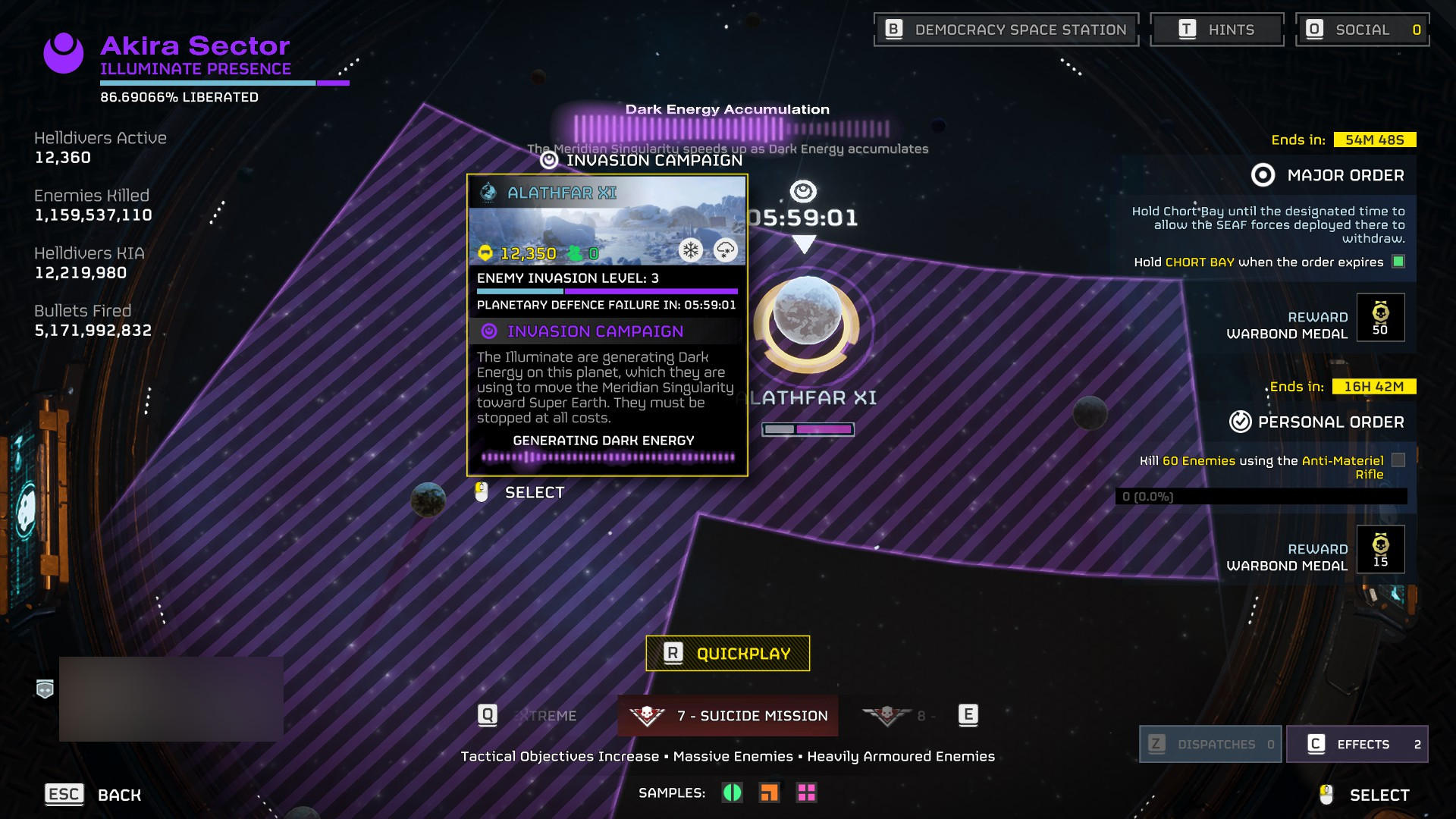Choose 7 - Suicide Mission difficulty
The height and width of the screenshot is (819, 1456).
tap(728, 715)
